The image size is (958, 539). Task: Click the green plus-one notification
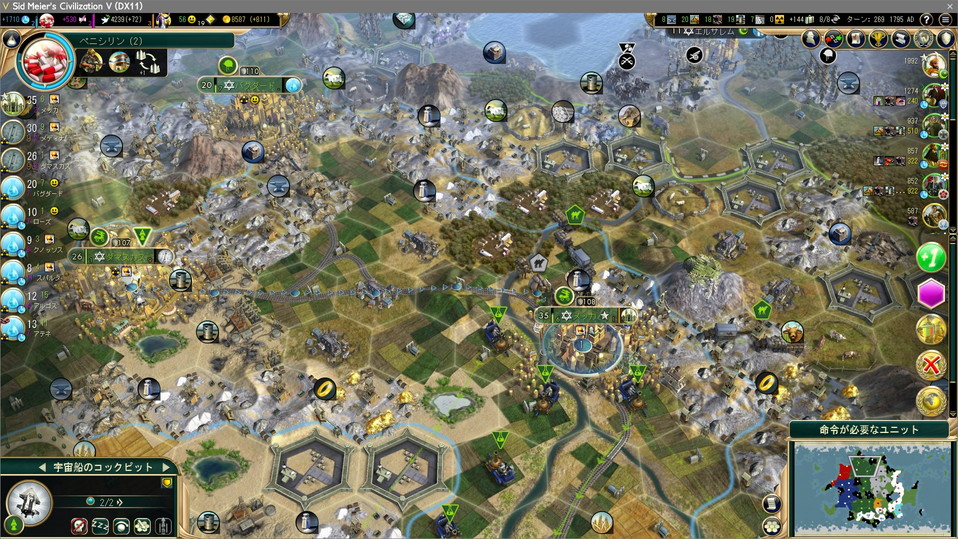pyautogui.click(x=931, y=257)
